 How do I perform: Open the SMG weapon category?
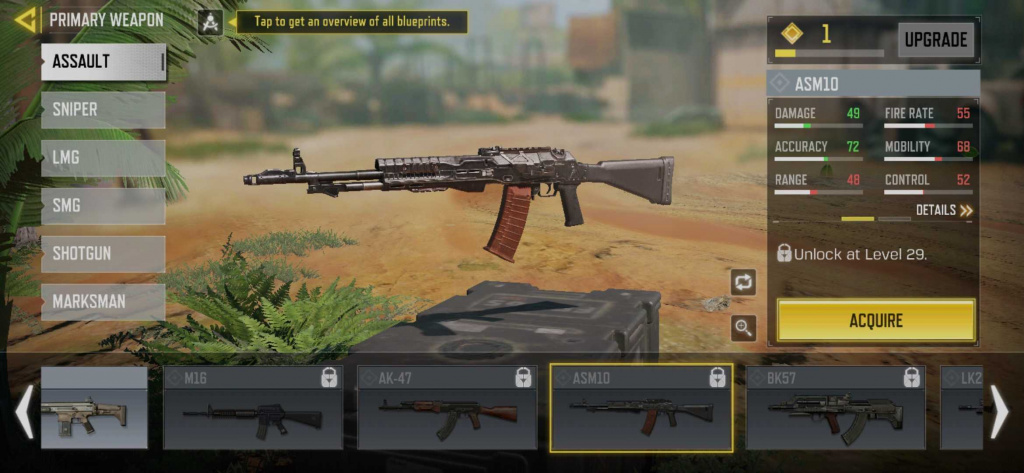click(x=103, y=206)
